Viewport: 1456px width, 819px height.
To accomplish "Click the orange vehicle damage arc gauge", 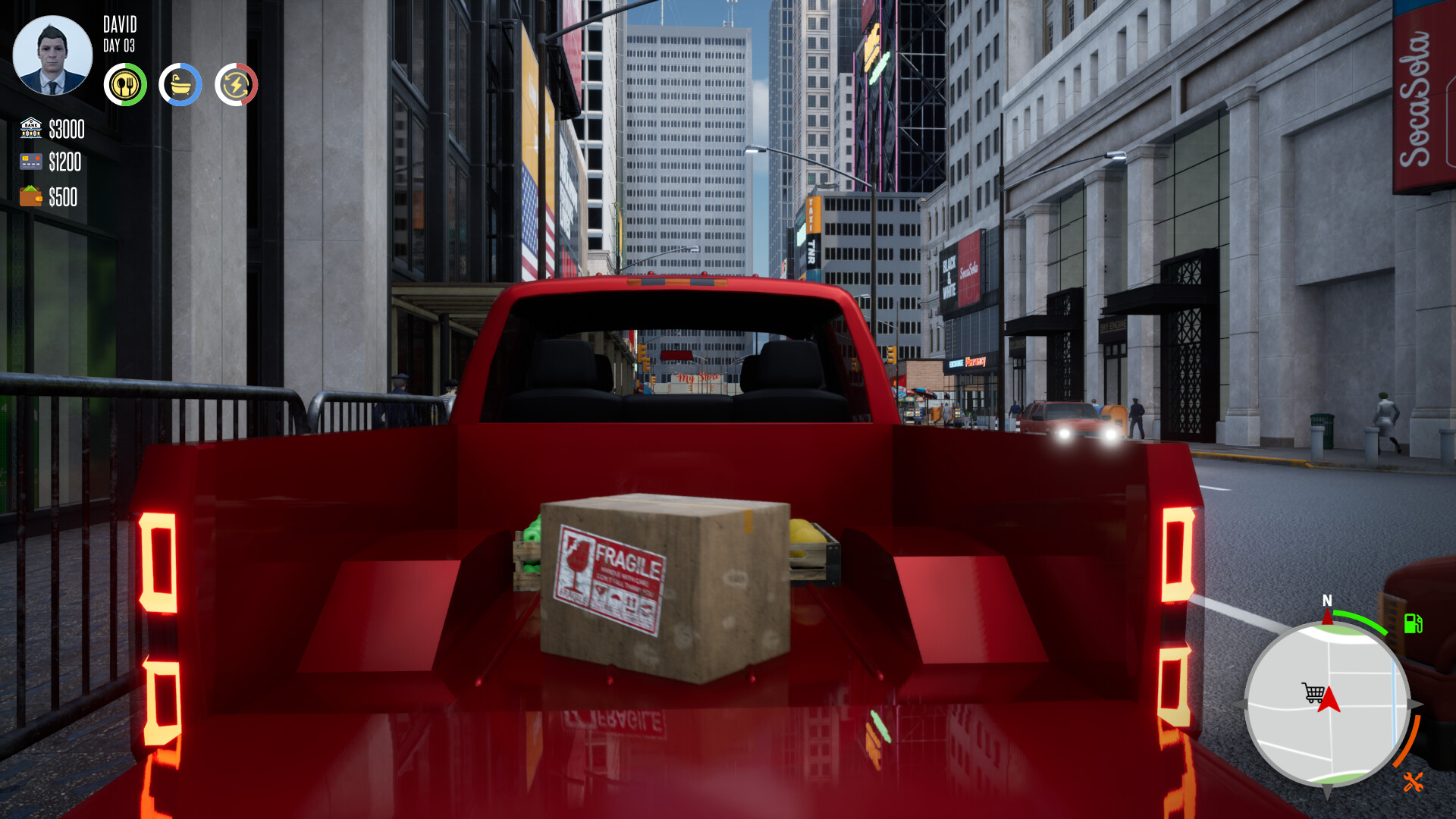I will tap(1407, 740).
